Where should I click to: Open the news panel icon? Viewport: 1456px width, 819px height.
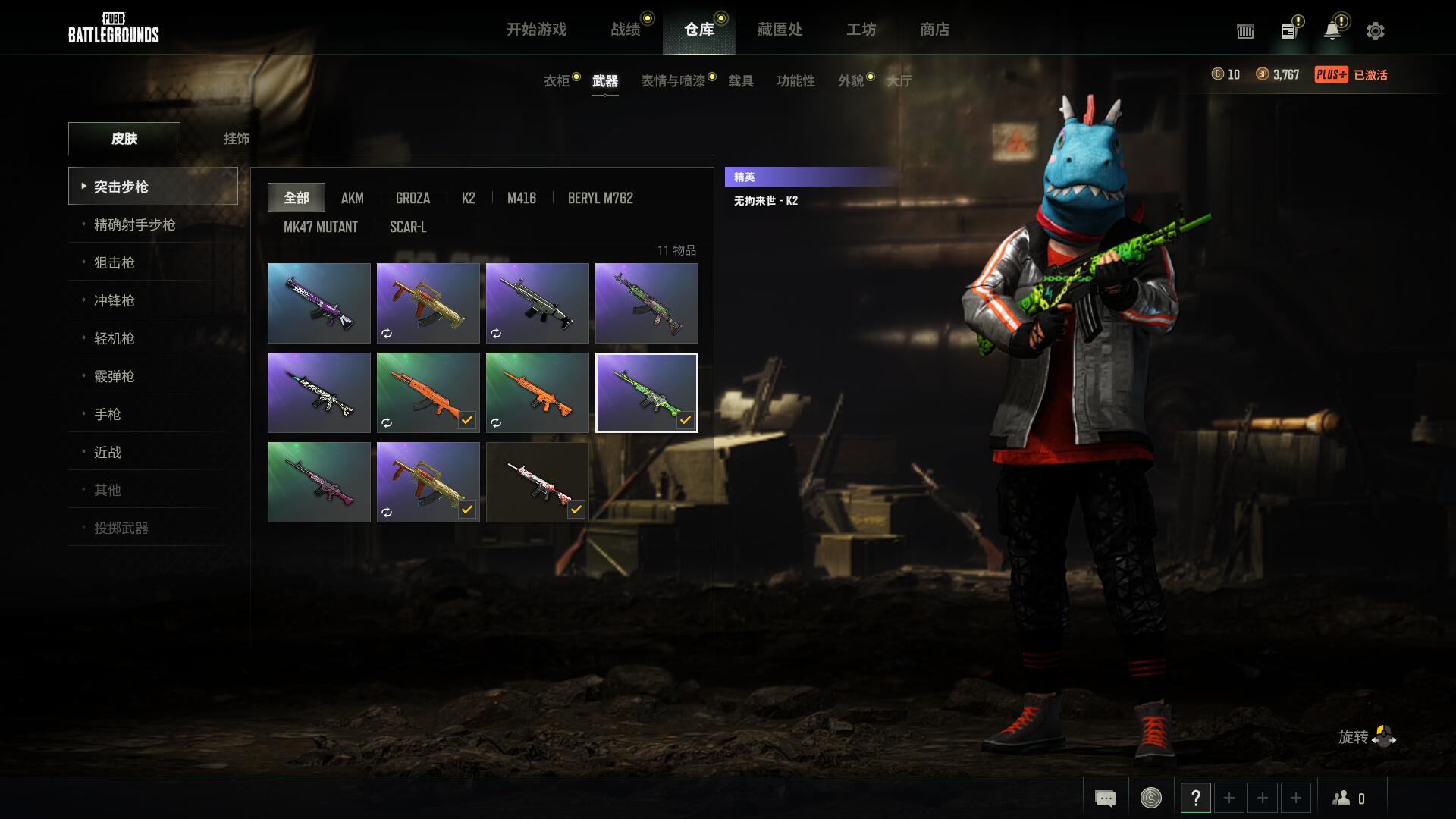tap(1288, 31)
